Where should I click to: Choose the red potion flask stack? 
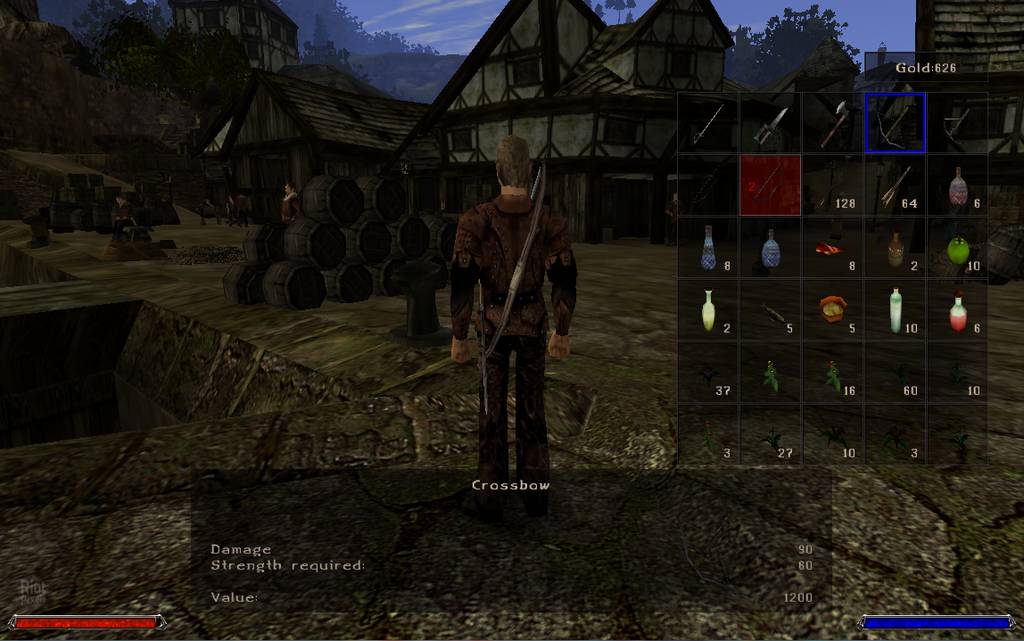(x=957, y=310)
